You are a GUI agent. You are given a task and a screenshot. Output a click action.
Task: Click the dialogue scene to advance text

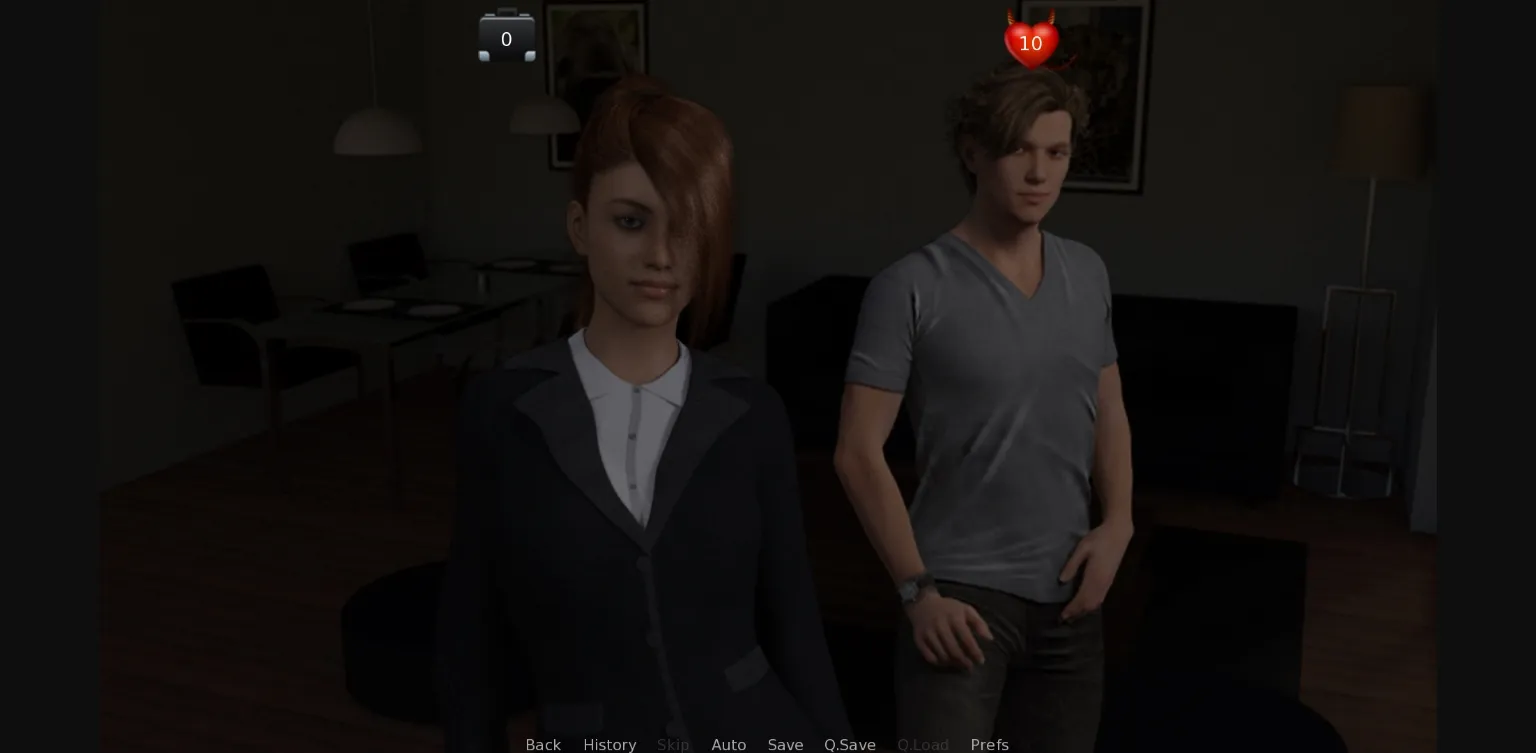tap(768, 400)
